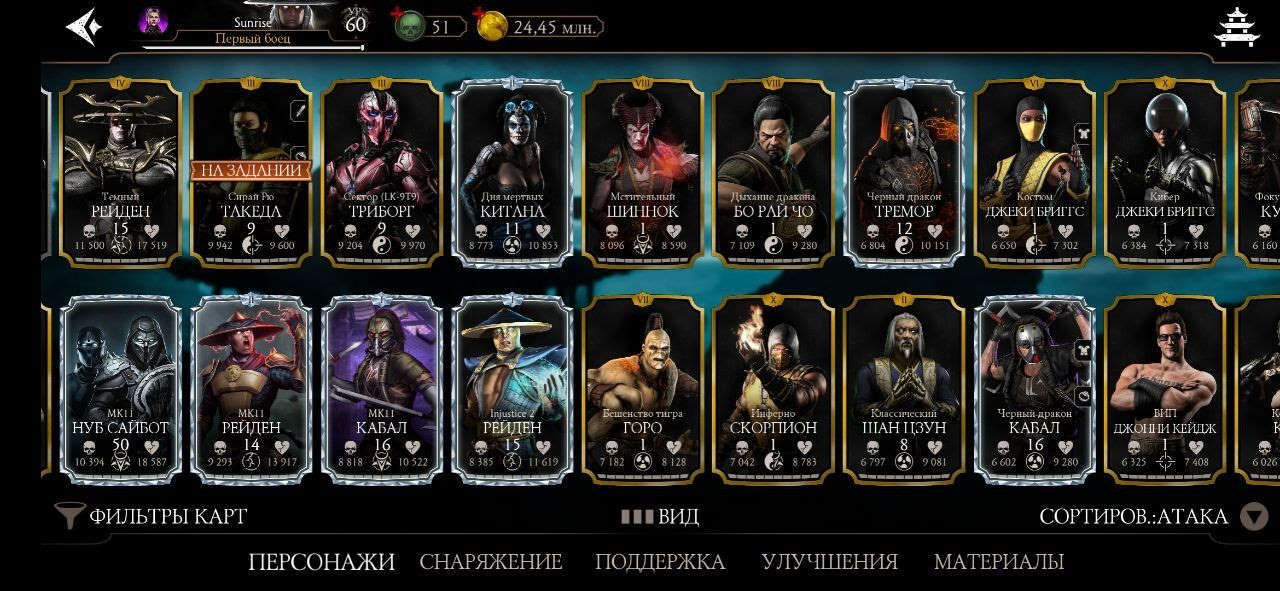Choose the Шан Цзун card
1280x591 pixels.
point(903,388)
